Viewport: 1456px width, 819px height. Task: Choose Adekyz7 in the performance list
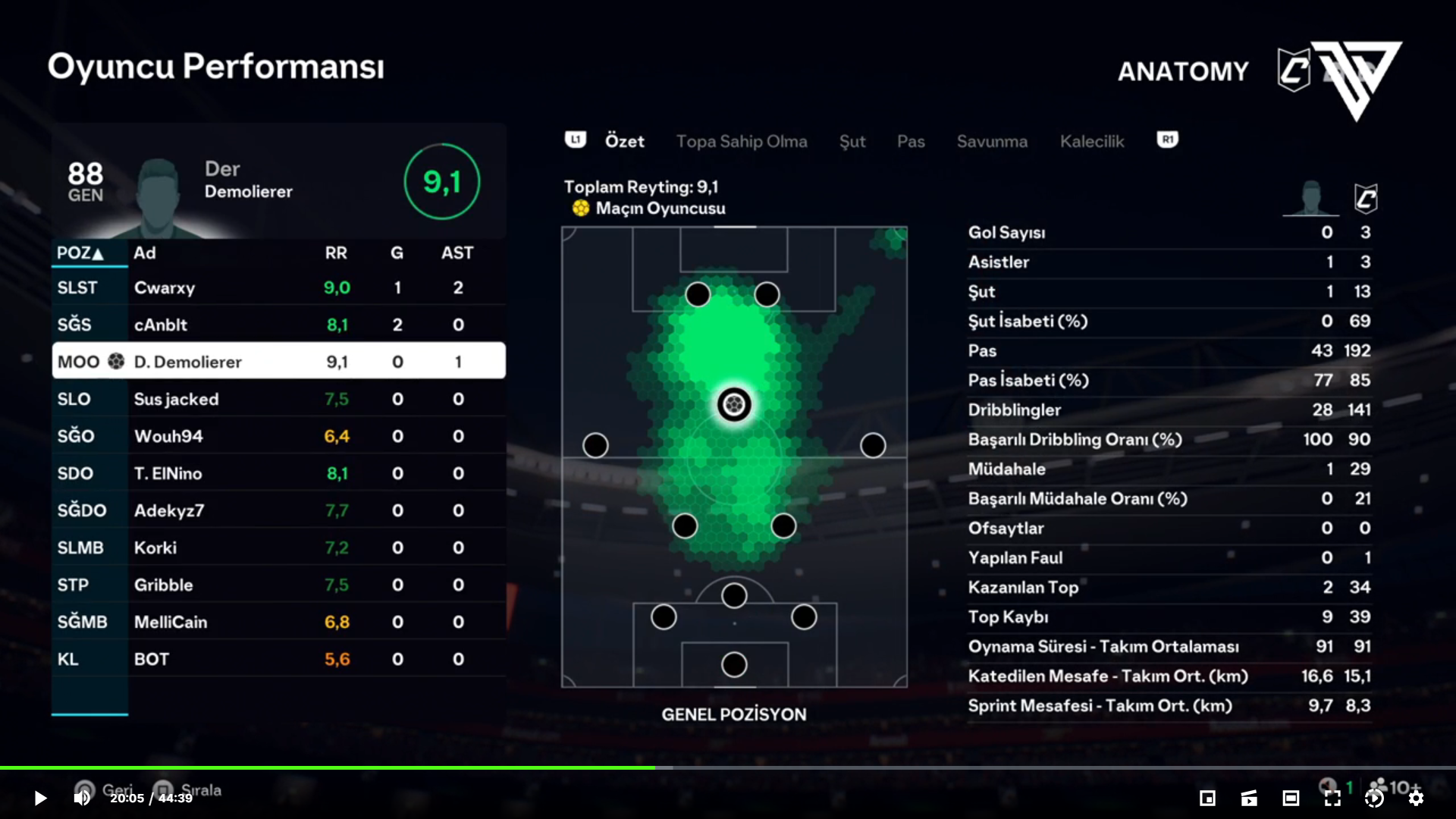point(278,511)
